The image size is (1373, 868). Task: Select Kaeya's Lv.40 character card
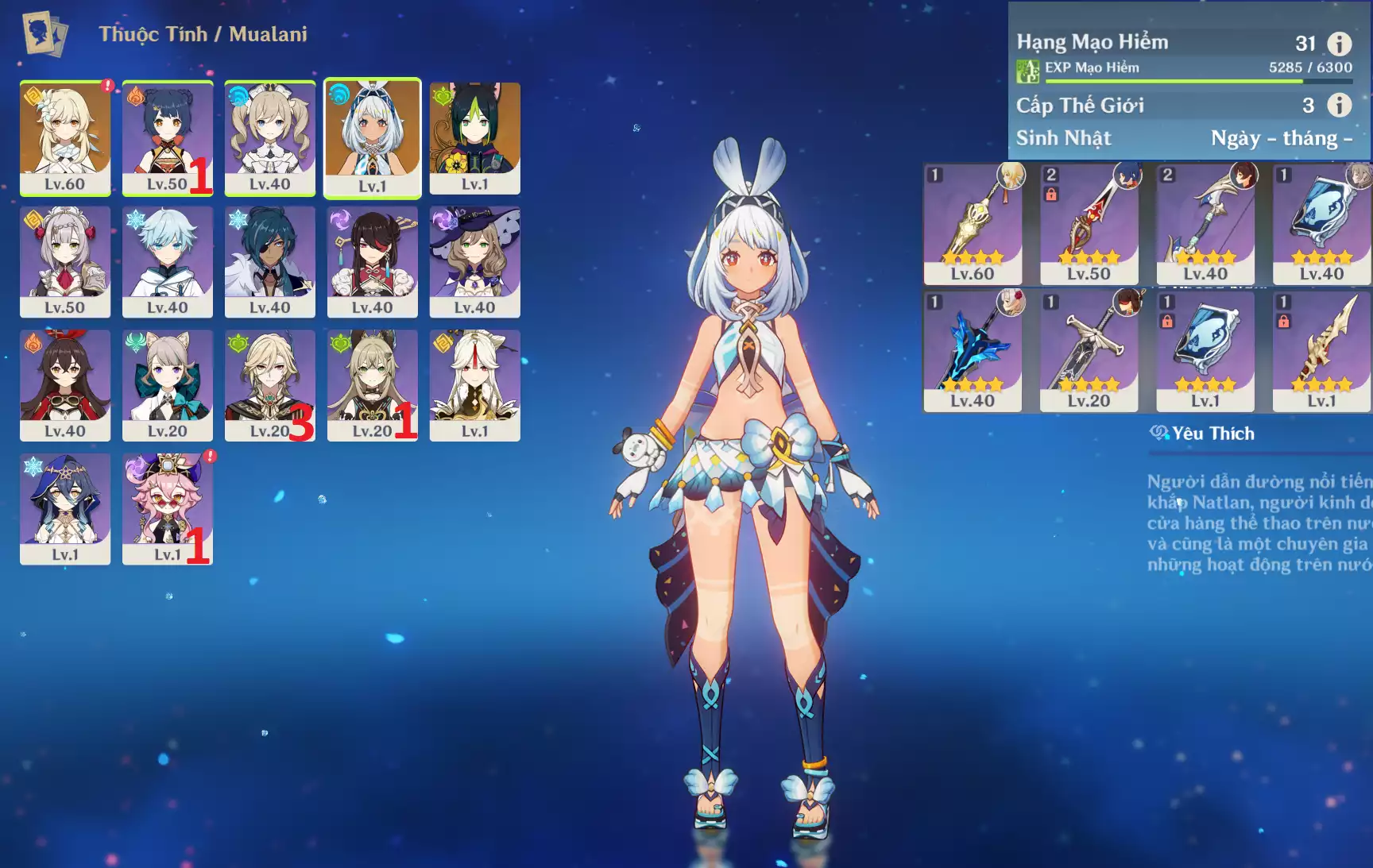269,260
